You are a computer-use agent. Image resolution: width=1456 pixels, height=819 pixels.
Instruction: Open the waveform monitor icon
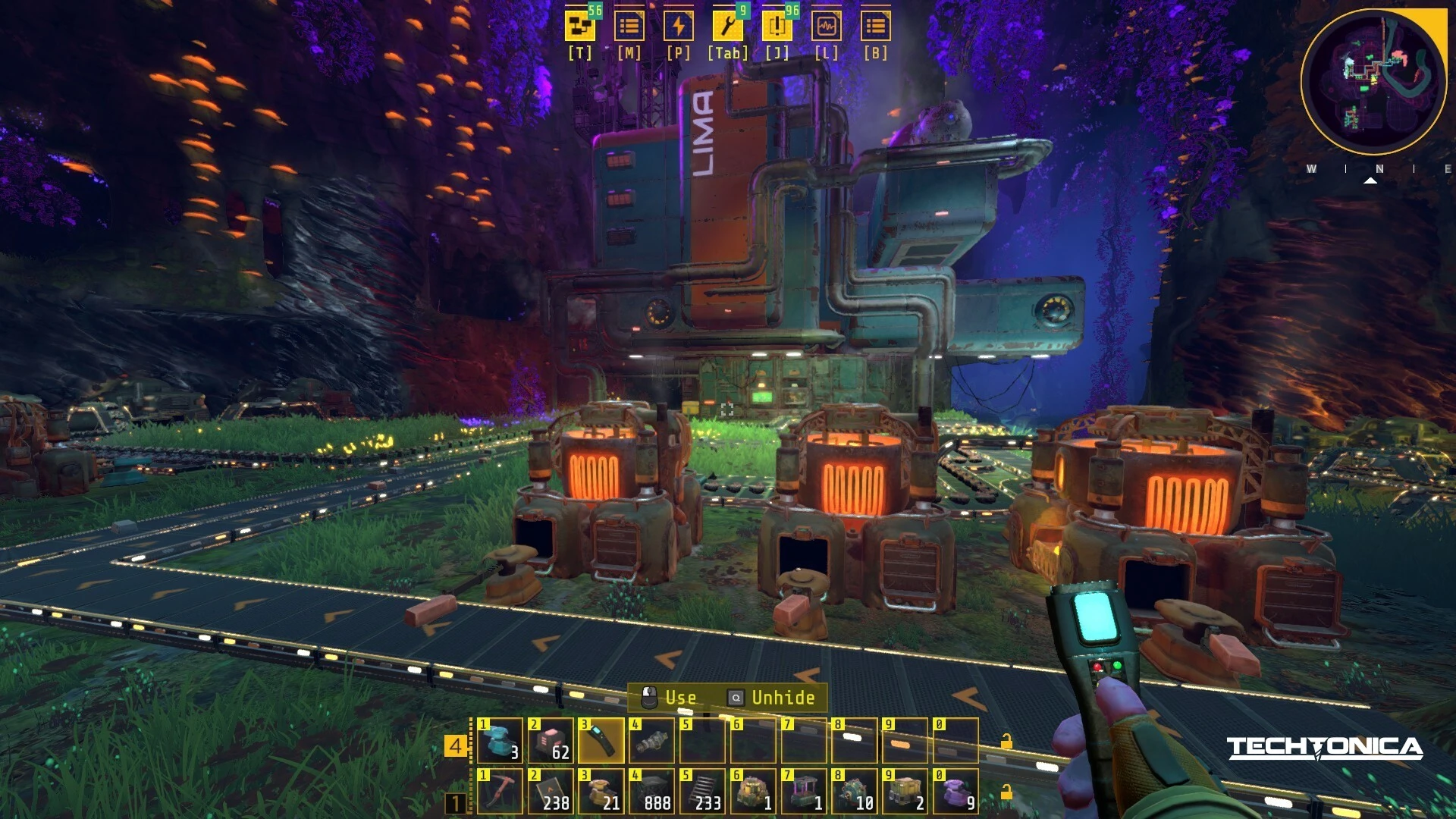click(826, 27)
